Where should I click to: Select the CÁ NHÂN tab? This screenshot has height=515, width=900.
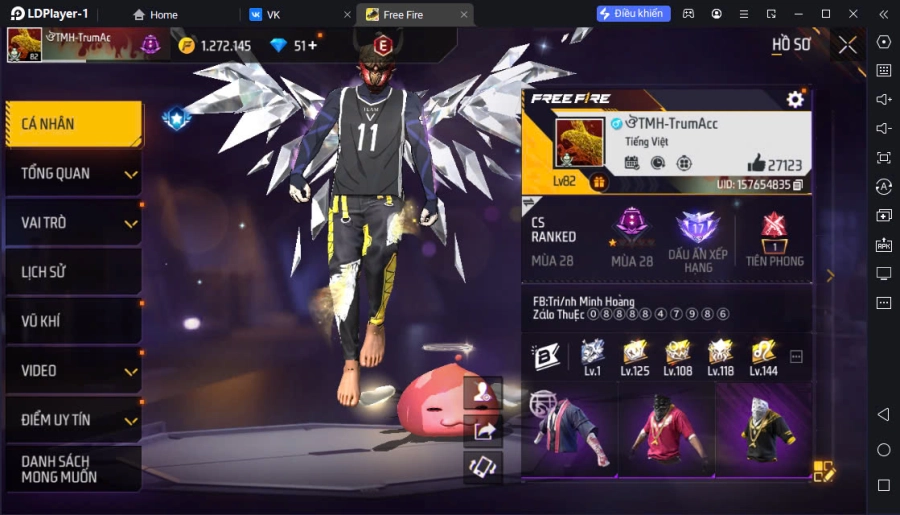point(73,124)
